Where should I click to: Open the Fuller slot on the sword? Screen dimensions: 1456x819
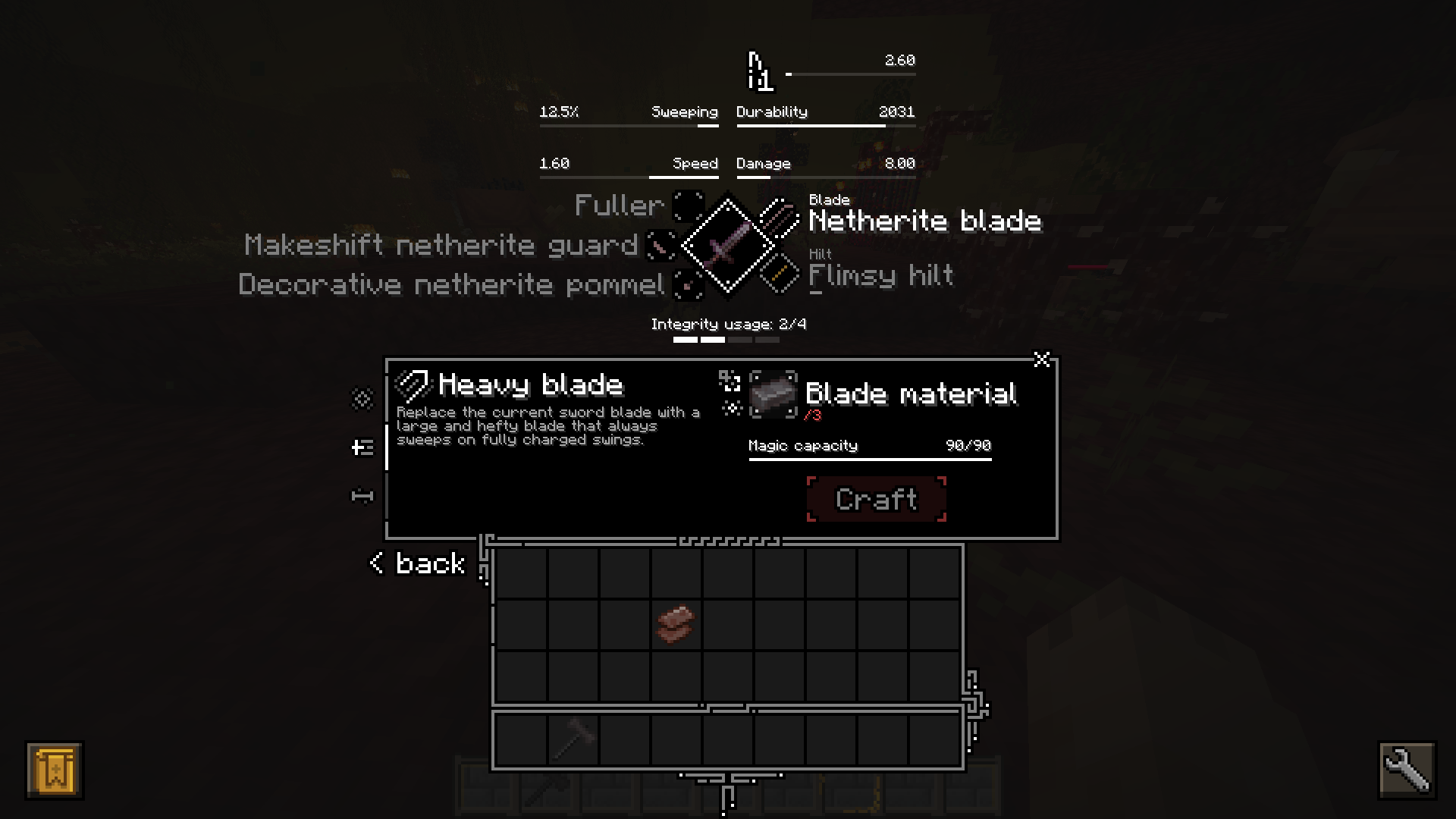tap(689, 206)
